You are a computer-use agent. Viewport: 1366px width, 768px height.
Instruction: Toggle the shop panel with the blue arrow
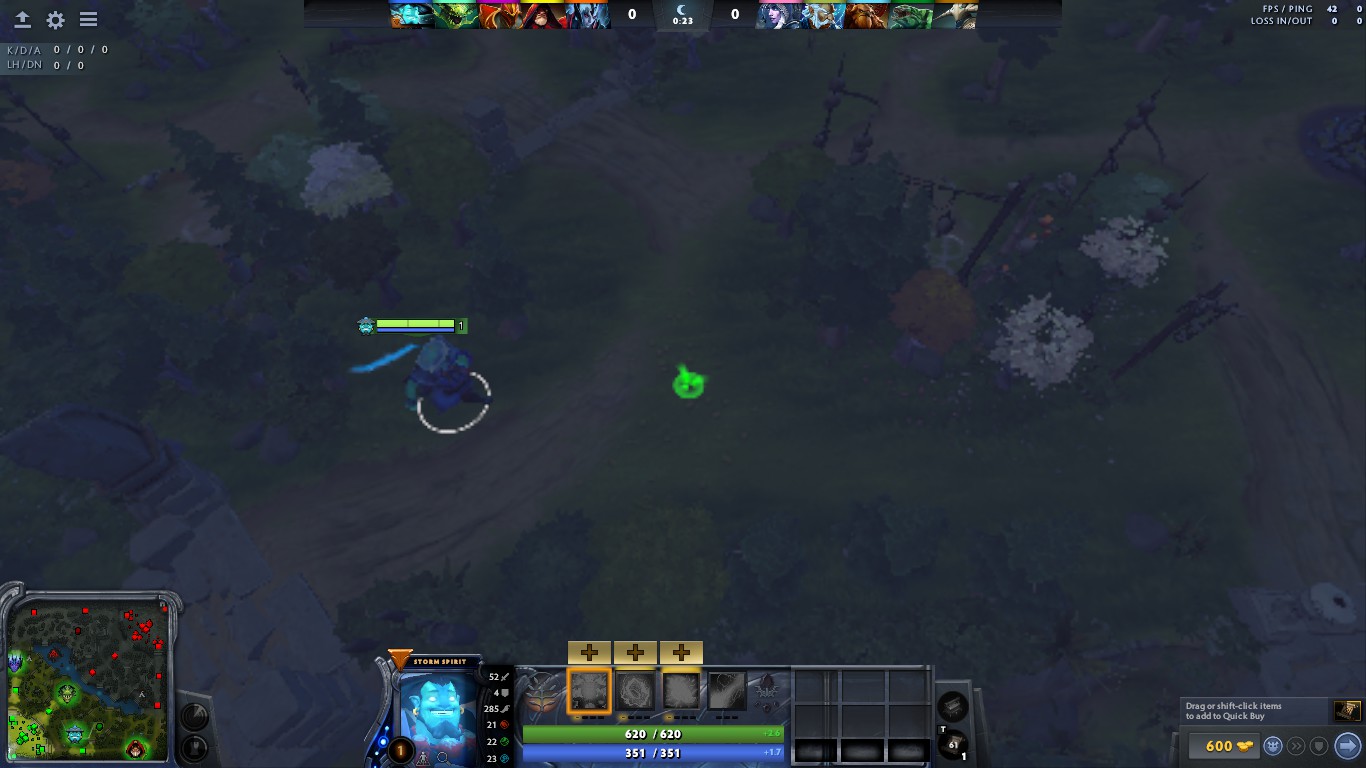tap(1345, 746)
